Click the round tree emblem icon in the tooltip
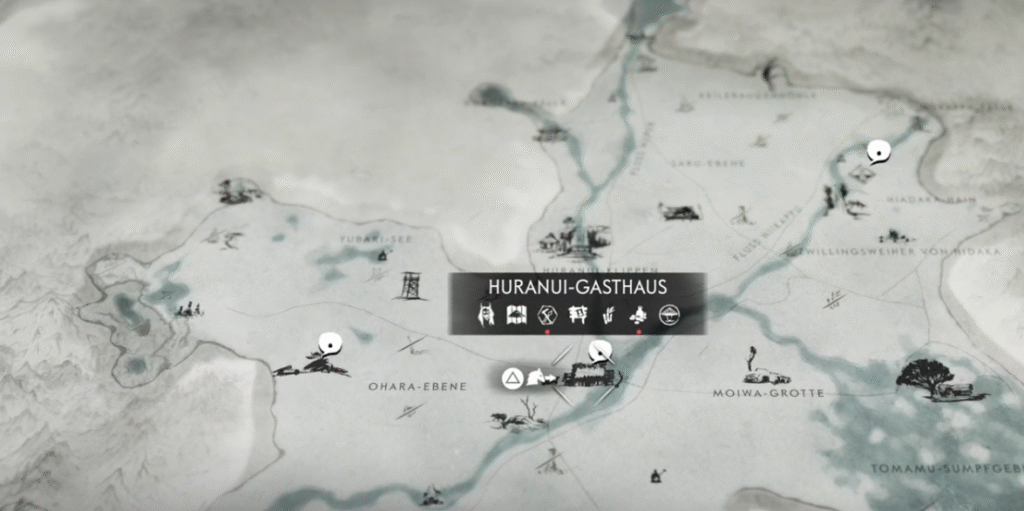Viewport: 1024px width, 511px height. (x=669, y=315)
